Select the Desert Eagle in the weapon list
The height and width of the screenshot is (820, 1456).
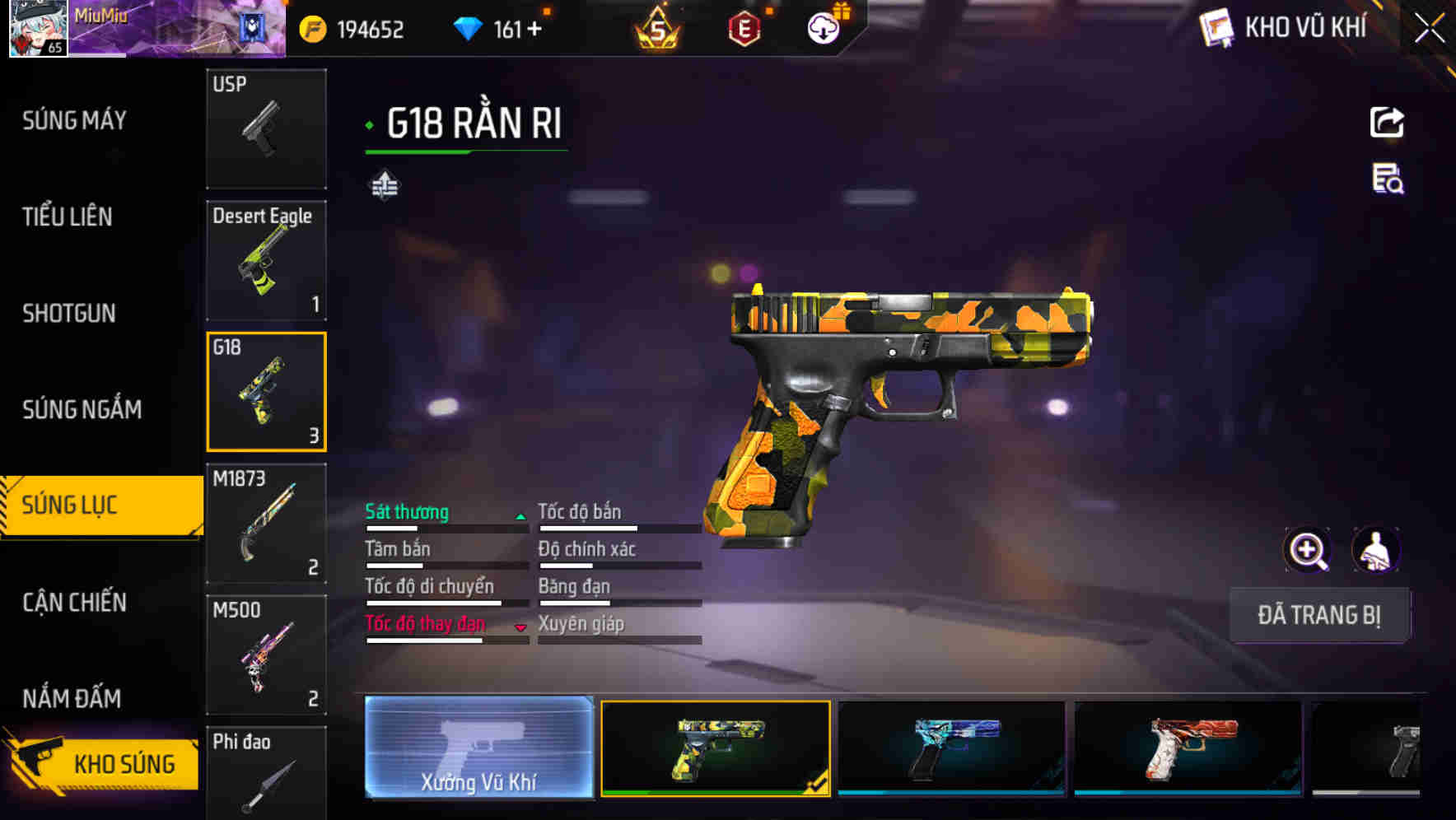pos(266,259)
